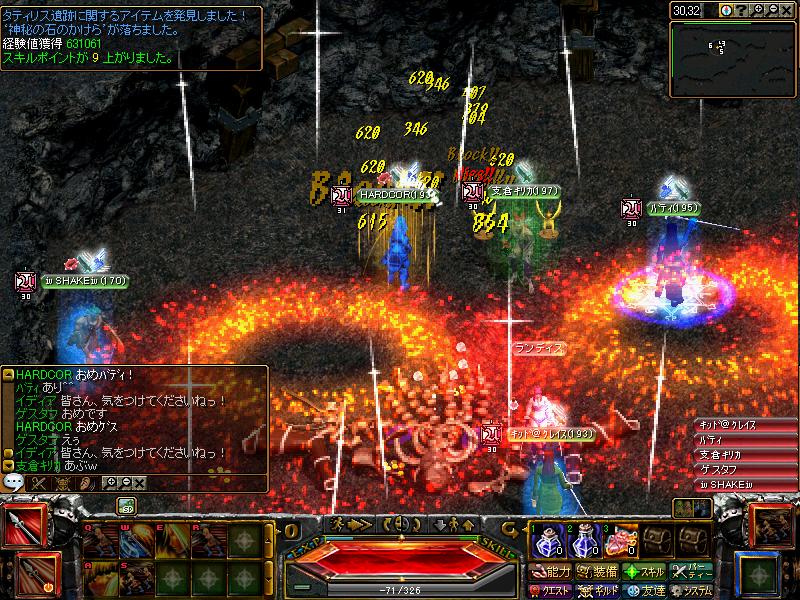Open the スキル (skills) window

coord(645,571)
